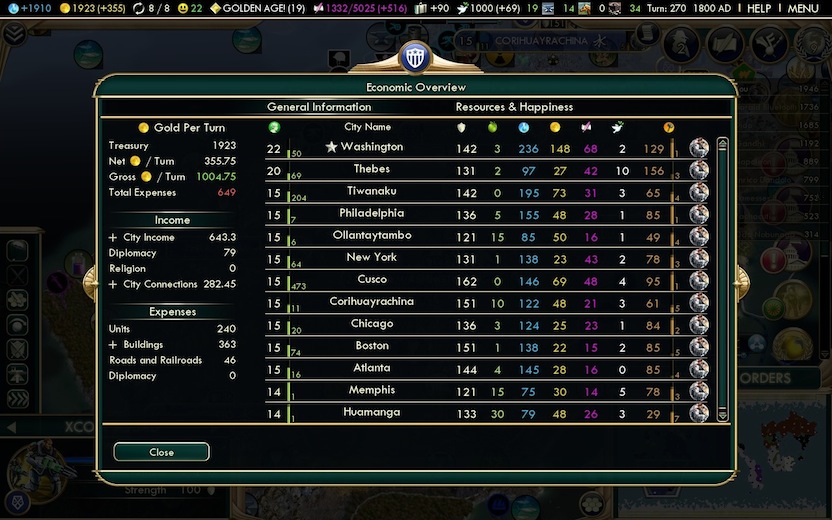Screen dimensions: 832x520
Task: Sort cities by the orange production icon column
Action: pos(669,128)
